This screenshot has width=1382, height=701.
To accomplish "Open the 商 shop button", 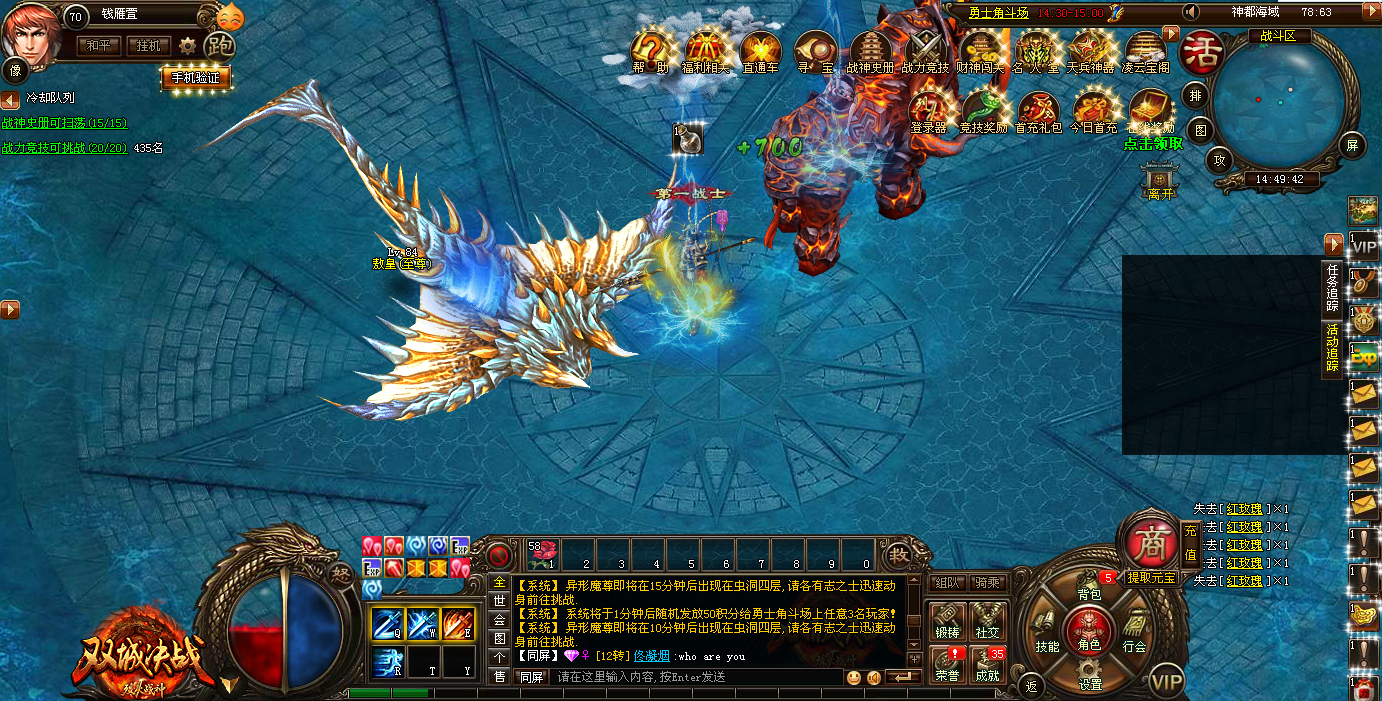I will (1150, 541).
